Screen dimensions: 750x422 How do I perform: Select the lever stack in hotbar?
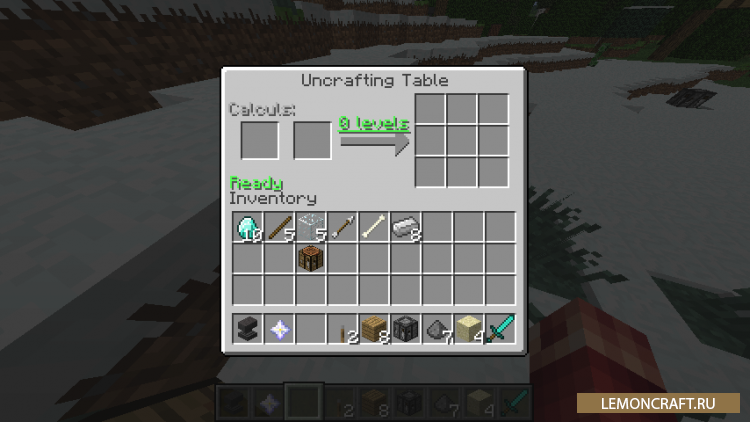[x=343, y=328]
